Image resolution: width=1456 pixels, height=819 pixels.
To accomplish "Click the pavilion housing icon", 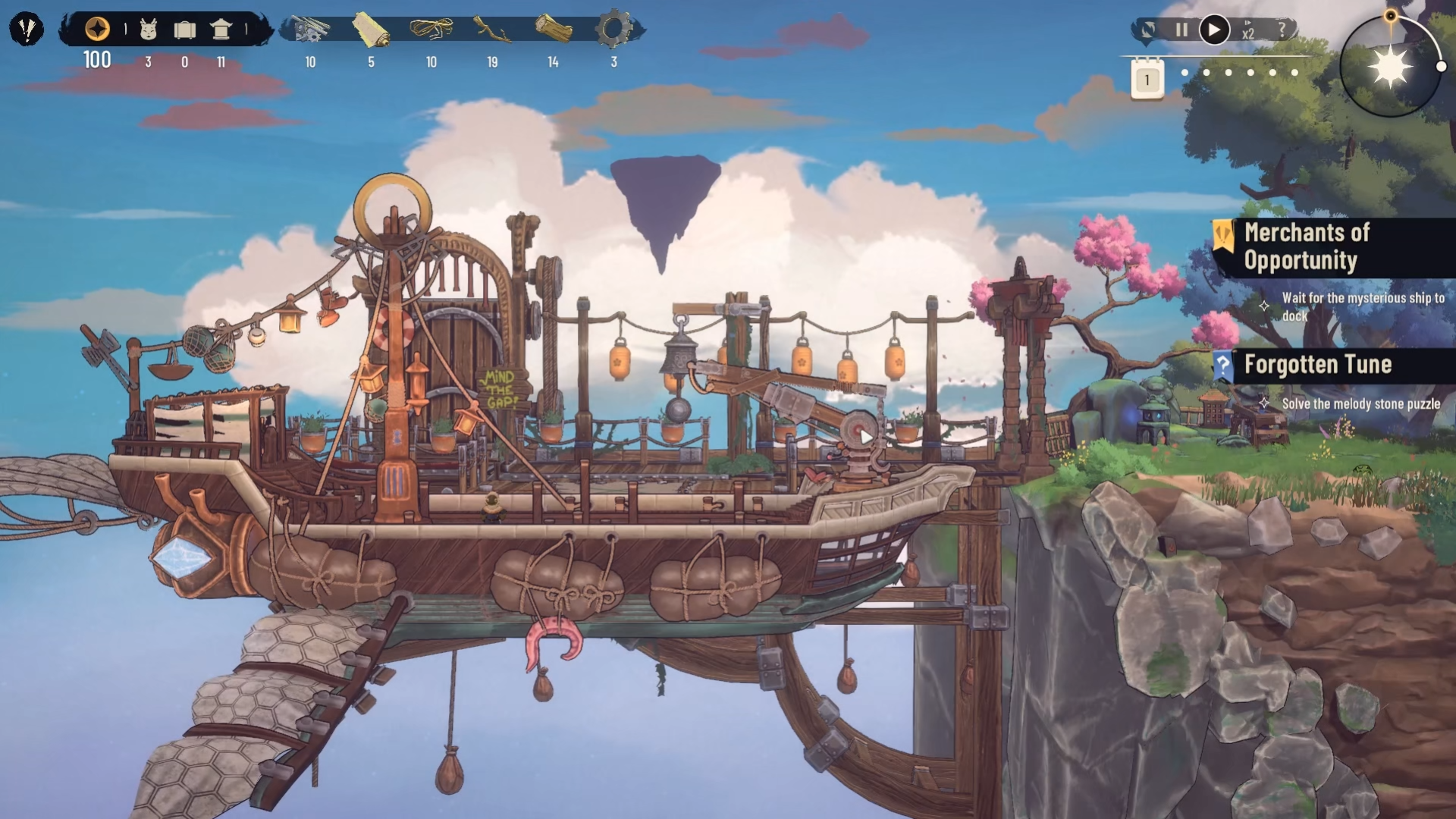I will pyautogui.click(x=221, y=30).
